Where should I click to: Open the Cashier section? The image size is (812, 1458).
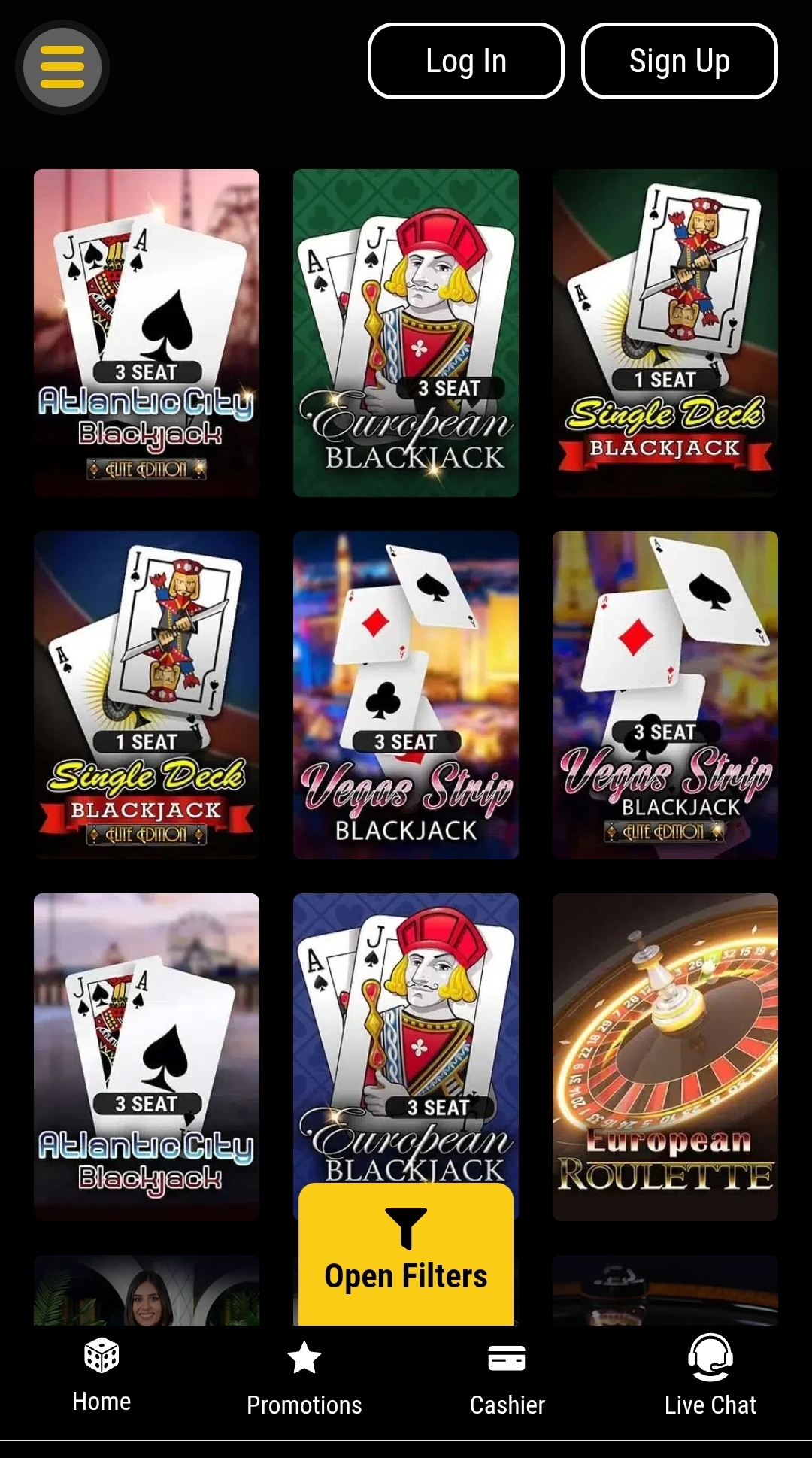(x=507, y=1378)
